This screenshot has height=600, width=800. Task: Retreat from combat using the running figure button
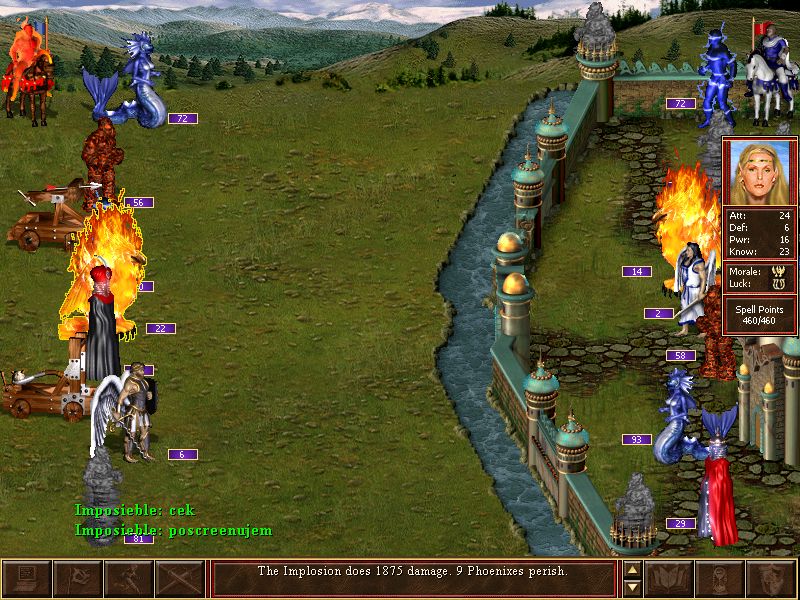coord(128,579)
